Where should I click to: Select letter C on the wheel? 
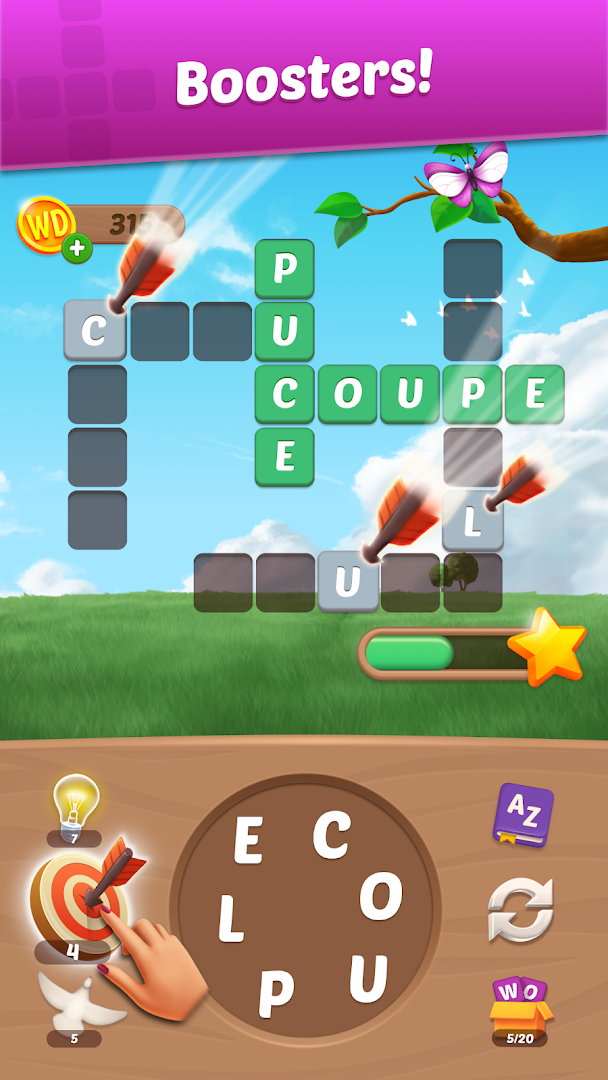tap(331, 833)
